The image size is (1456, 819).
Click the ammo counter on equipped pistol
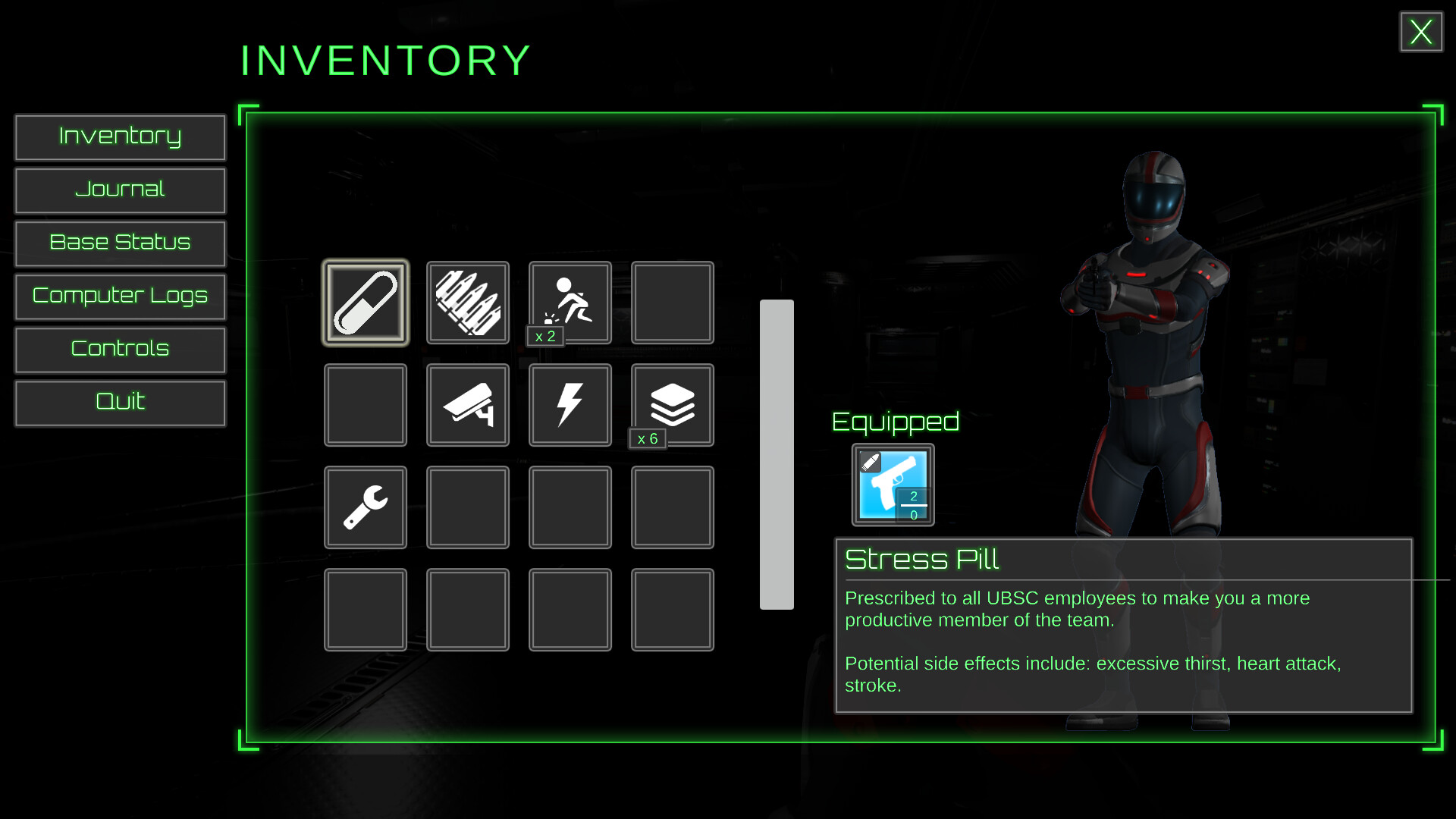tap(914, 505)
